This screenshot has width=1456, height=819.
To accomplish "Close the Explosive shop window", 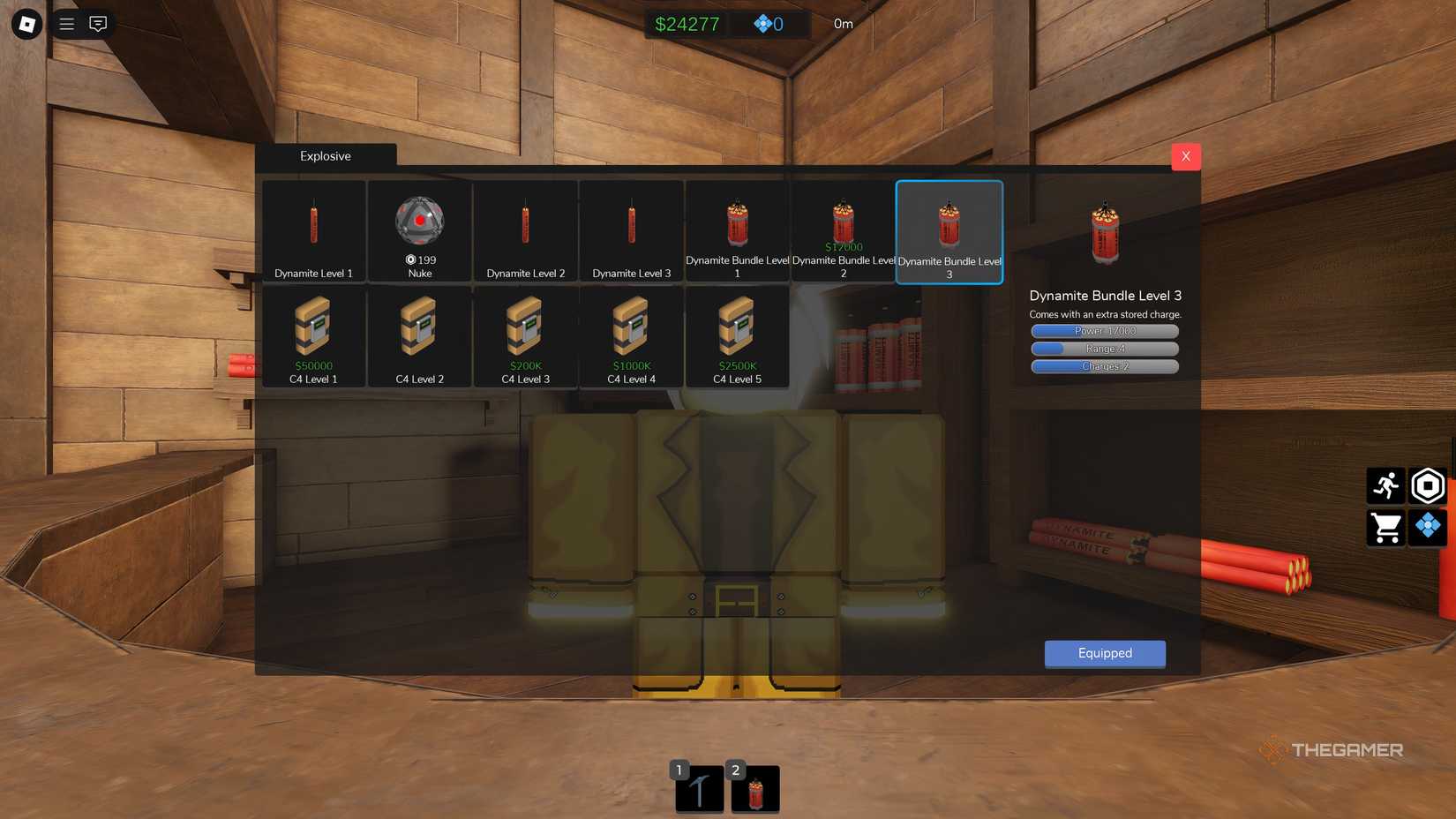I will (x=1185, y=156).
